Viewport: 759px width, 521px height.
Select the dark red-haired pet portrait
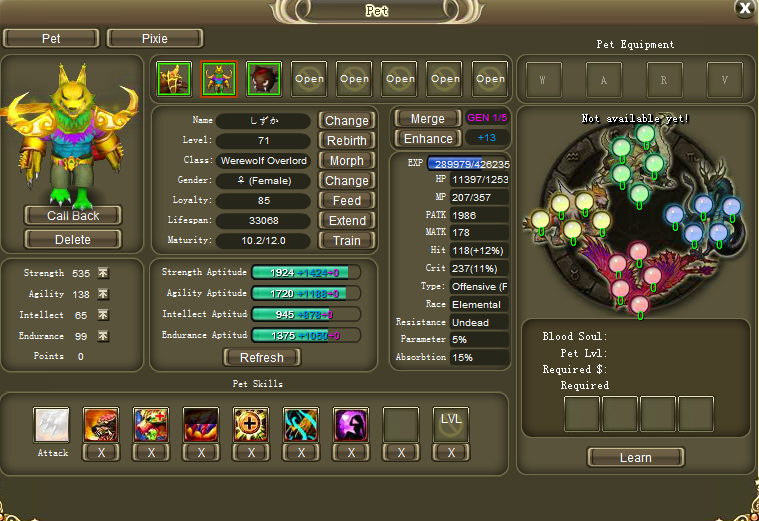[264, 79]
